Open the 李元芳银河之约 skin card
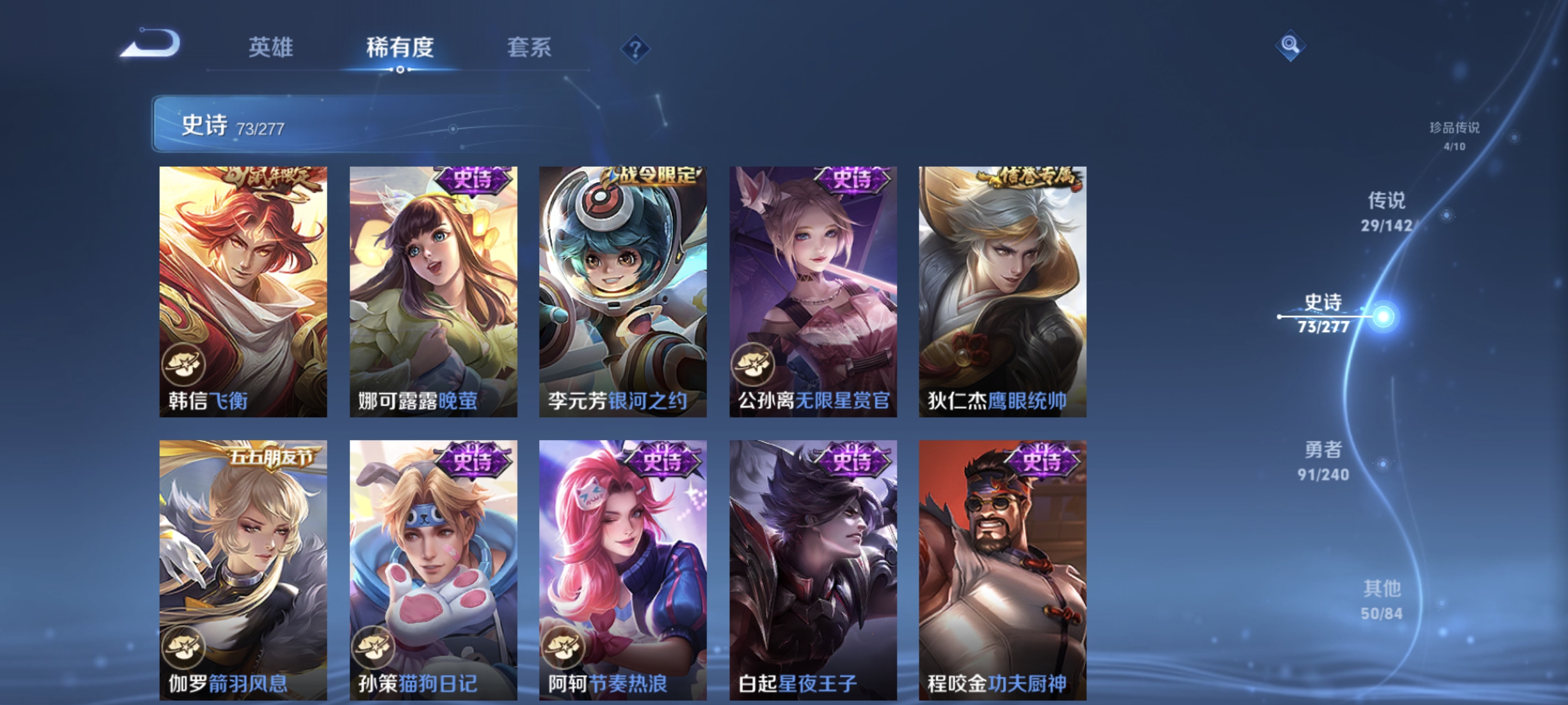The width and height of the screenshot is (1568, 705). pyautogui.click(x=624, y=286)
